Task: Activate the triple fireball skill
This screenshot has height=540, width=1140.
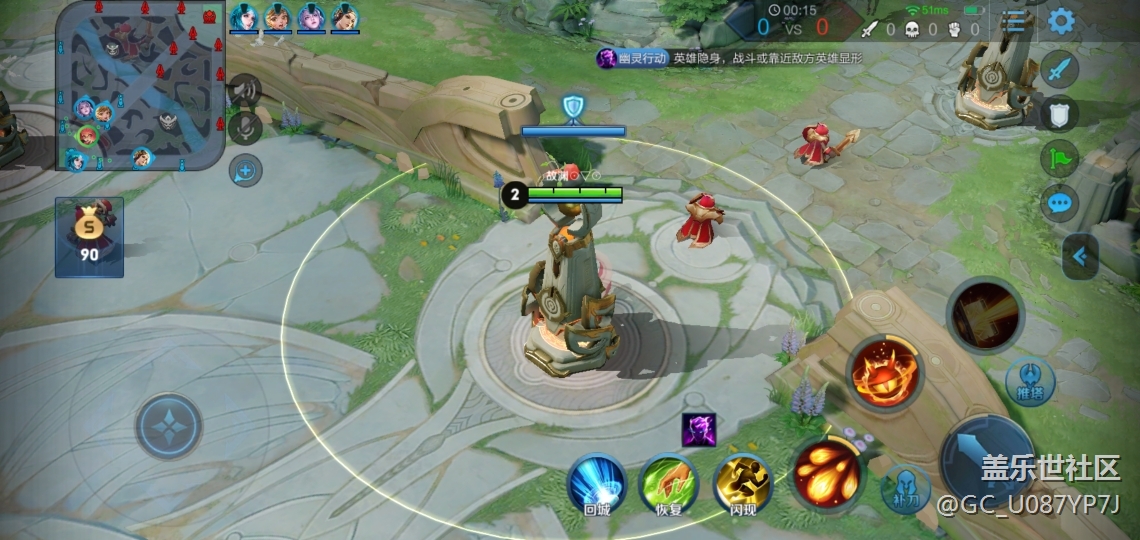Action: pos(827,472)
